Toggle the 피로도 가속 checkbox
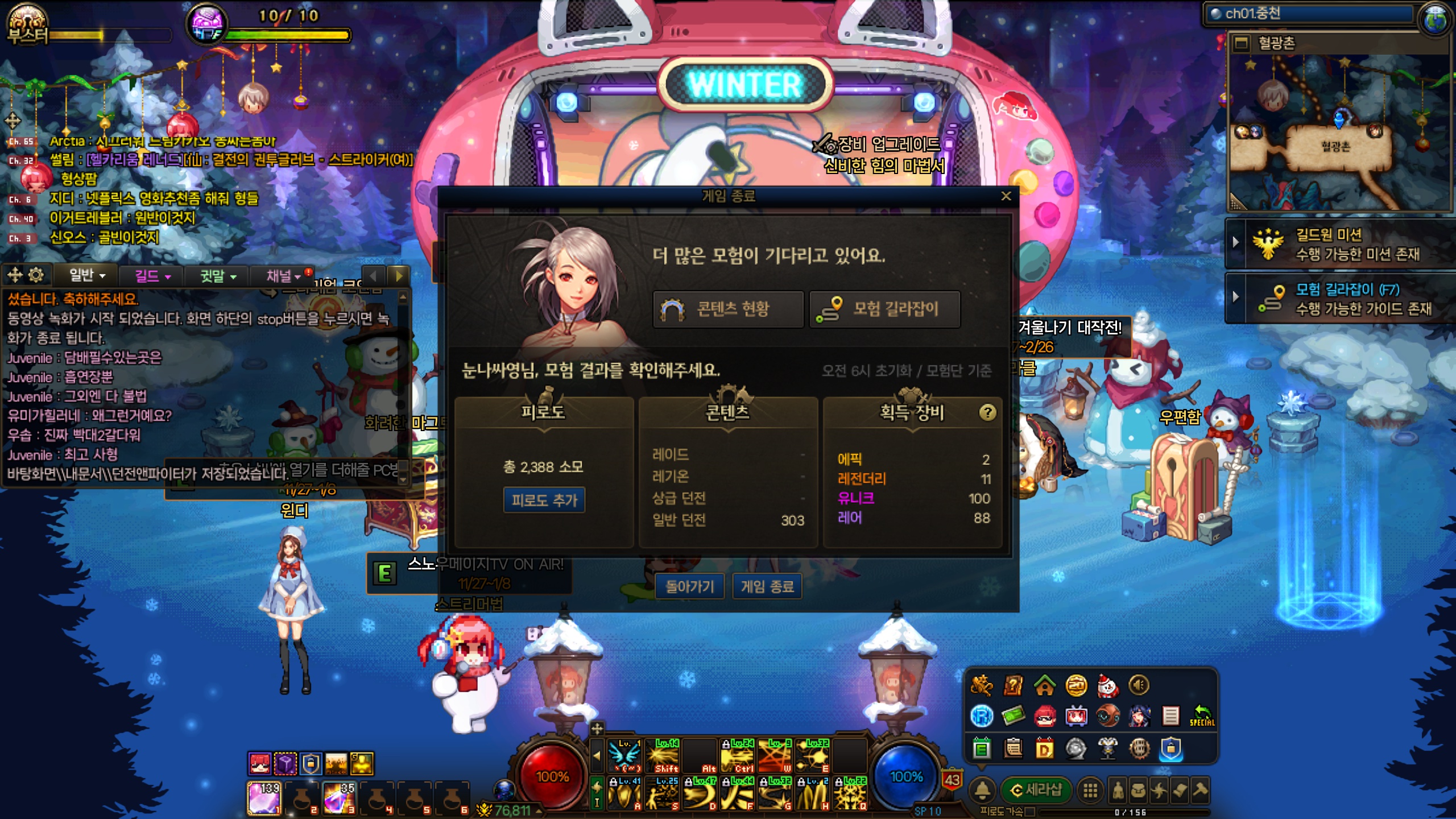The image size is (1456, 819). [x=1030, y=812]
